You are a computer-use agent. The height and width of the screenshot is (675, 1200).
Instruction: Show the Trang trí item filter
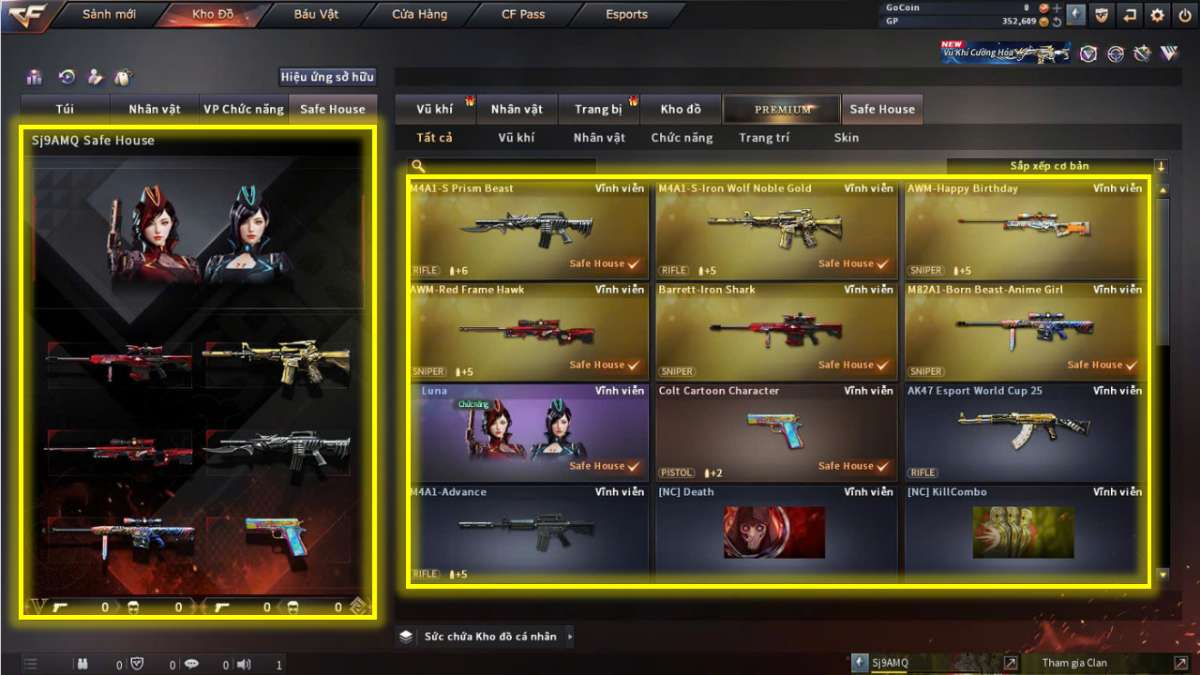click(764, 138)
